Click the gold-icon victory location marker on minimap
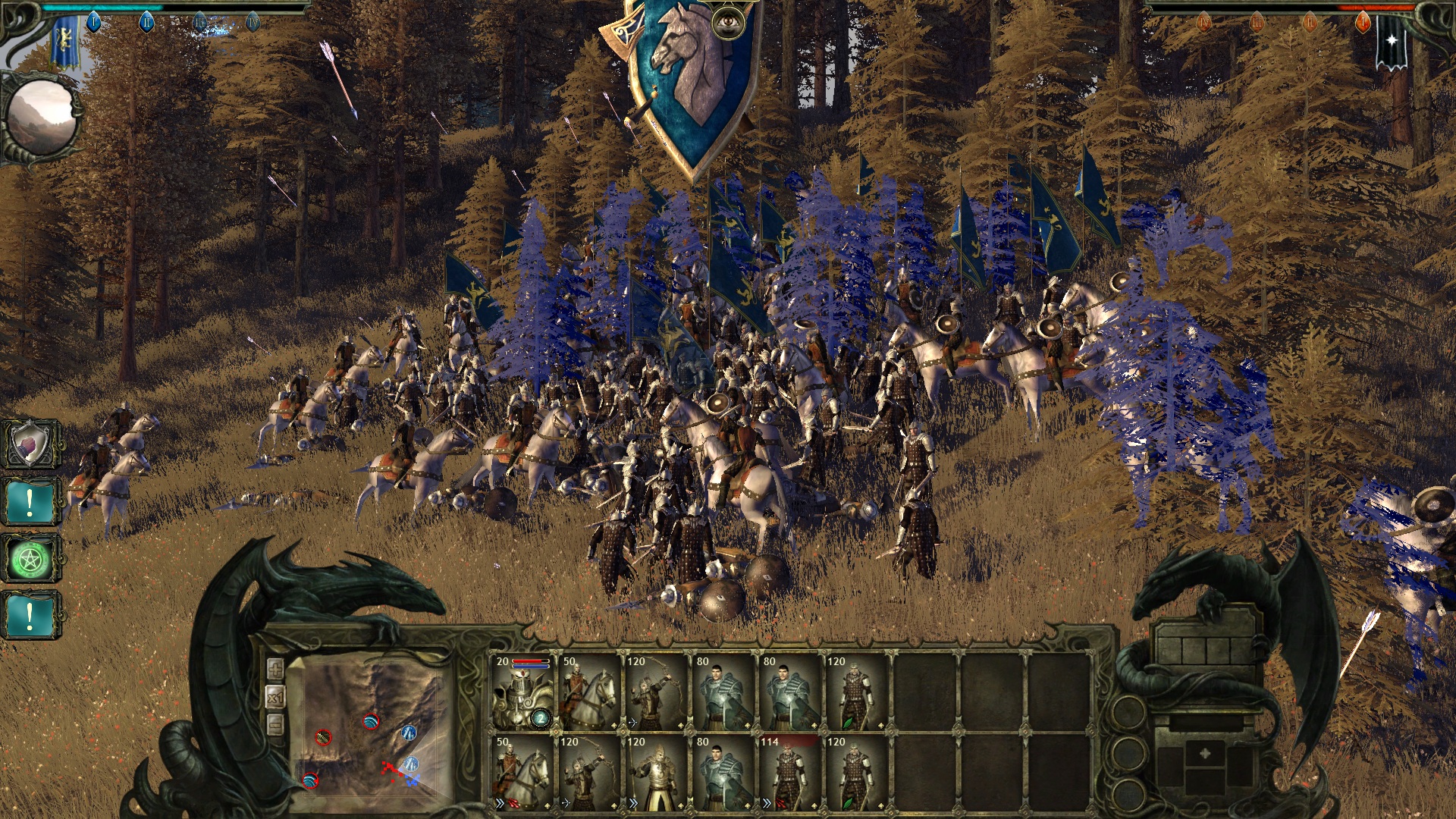Viewport: 1456px width, 819px height. [323, 737]
